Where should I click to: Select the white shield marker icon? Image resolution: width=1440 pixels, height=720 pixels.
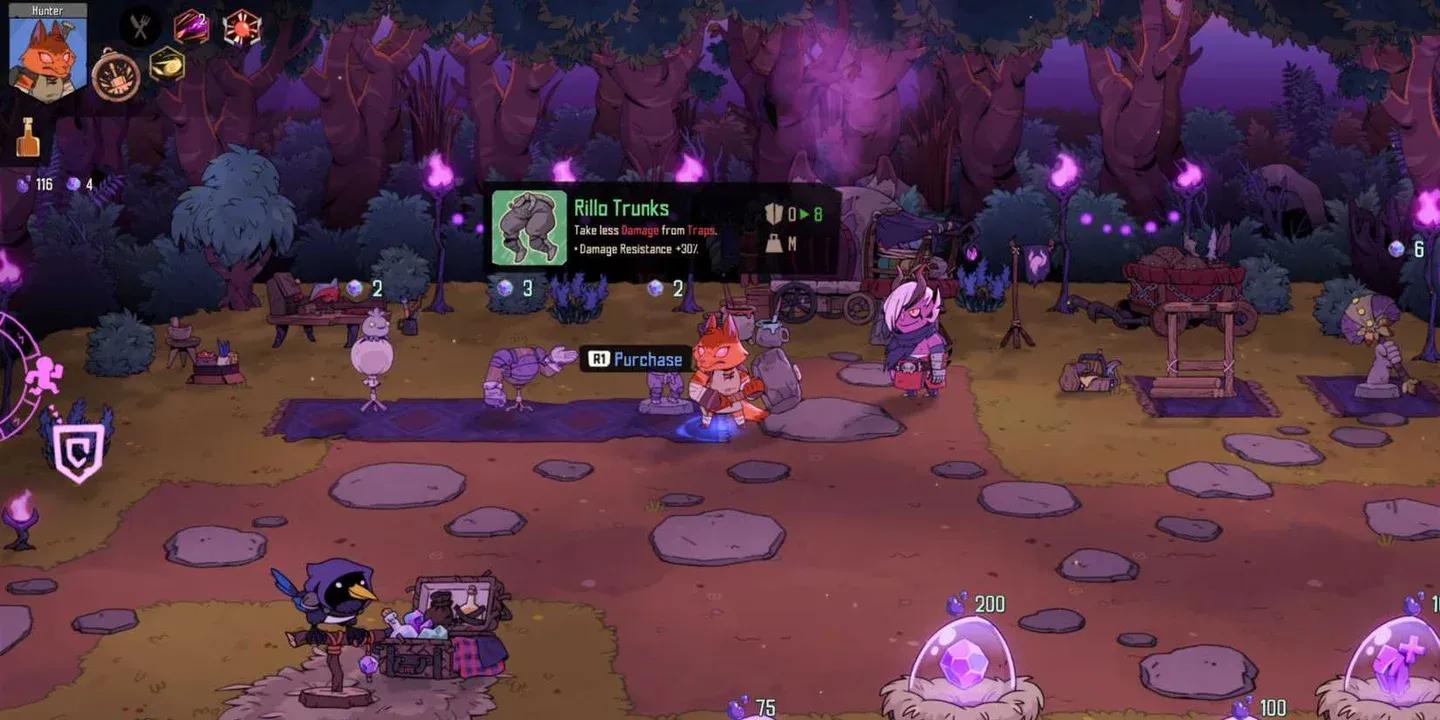coord(77,452)
